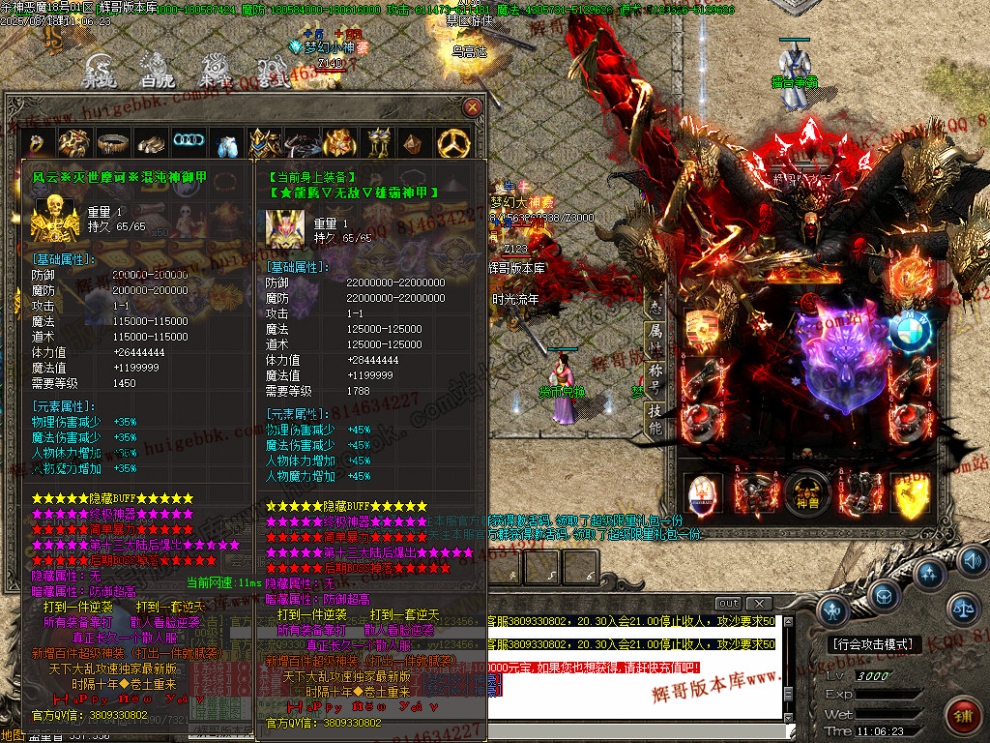Open the red 铺 shop button

pos(964,716)
